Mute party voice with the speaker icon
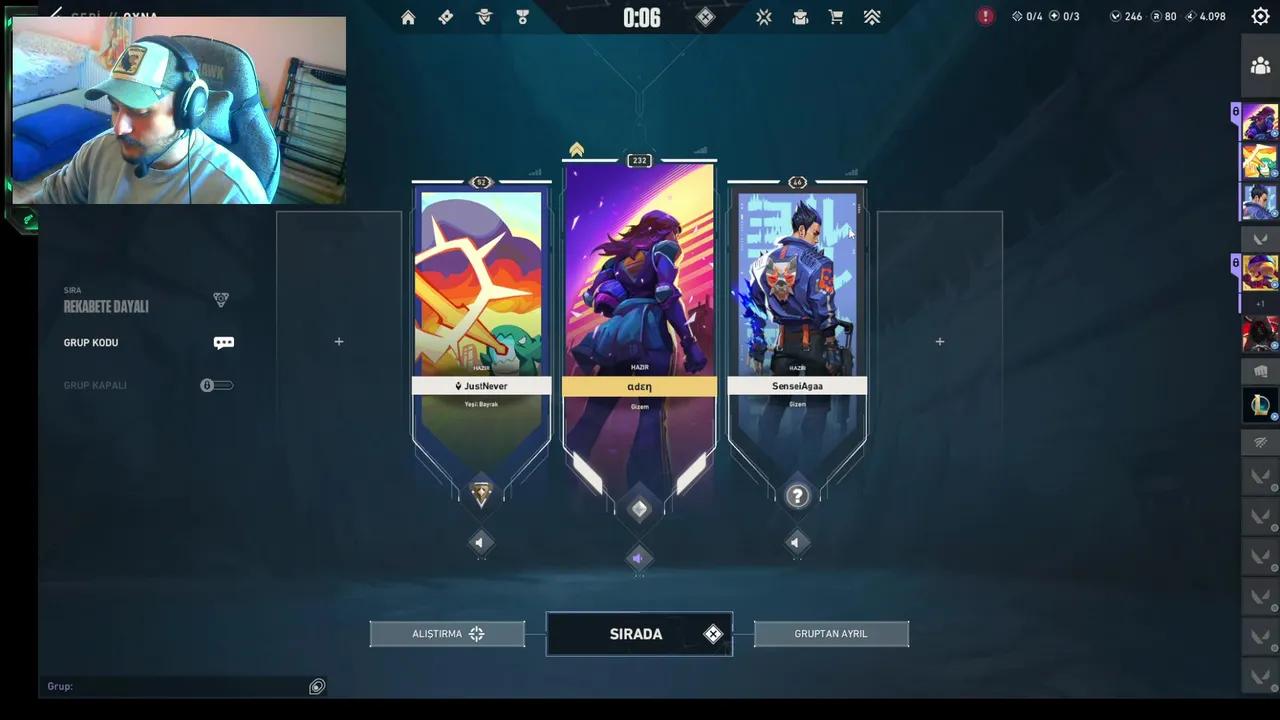The image size is (1280, 720). coord(639,558)
